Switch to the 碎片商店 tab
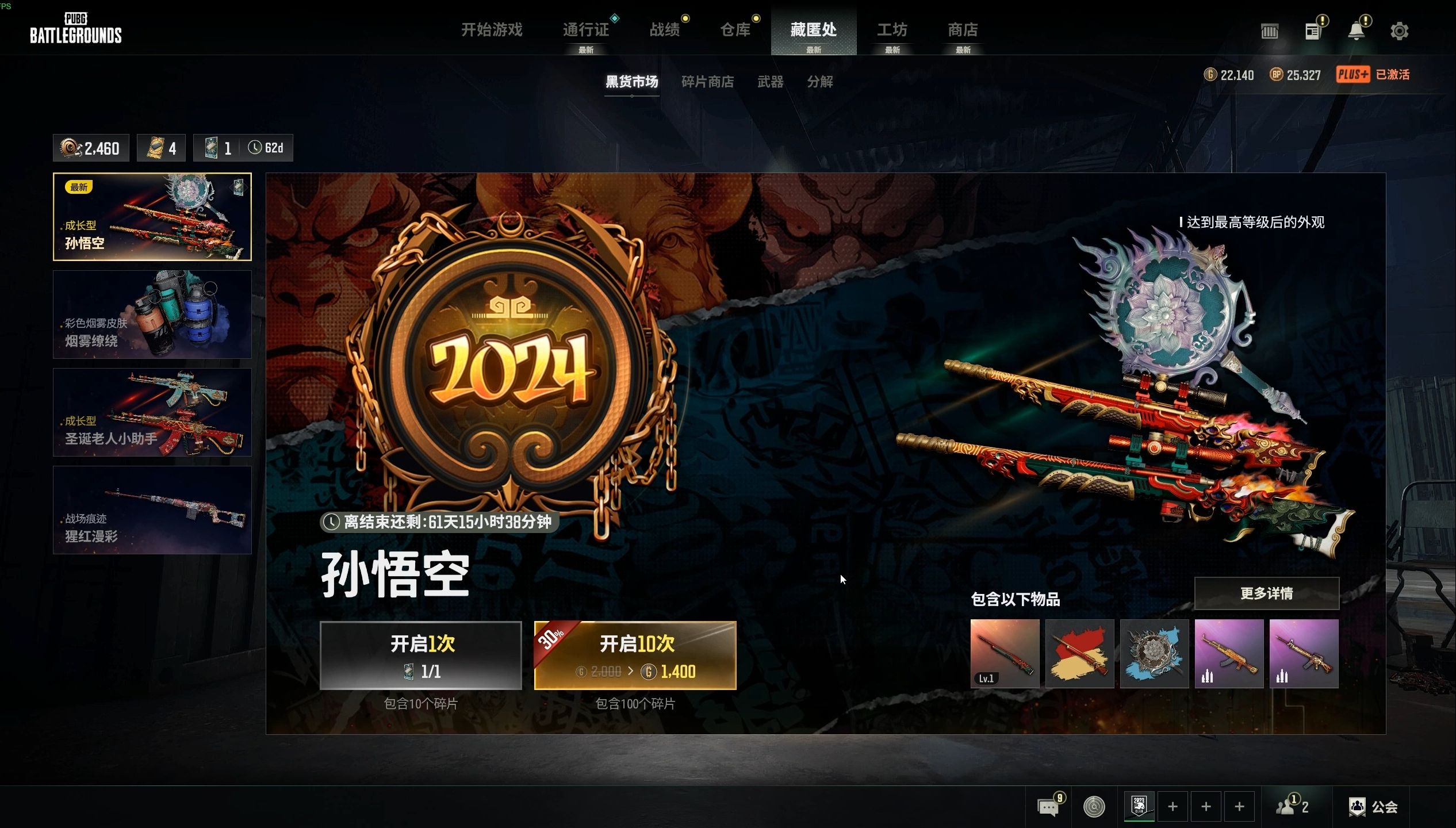This screenshot has height=828, width=1456. click(708, 82)
